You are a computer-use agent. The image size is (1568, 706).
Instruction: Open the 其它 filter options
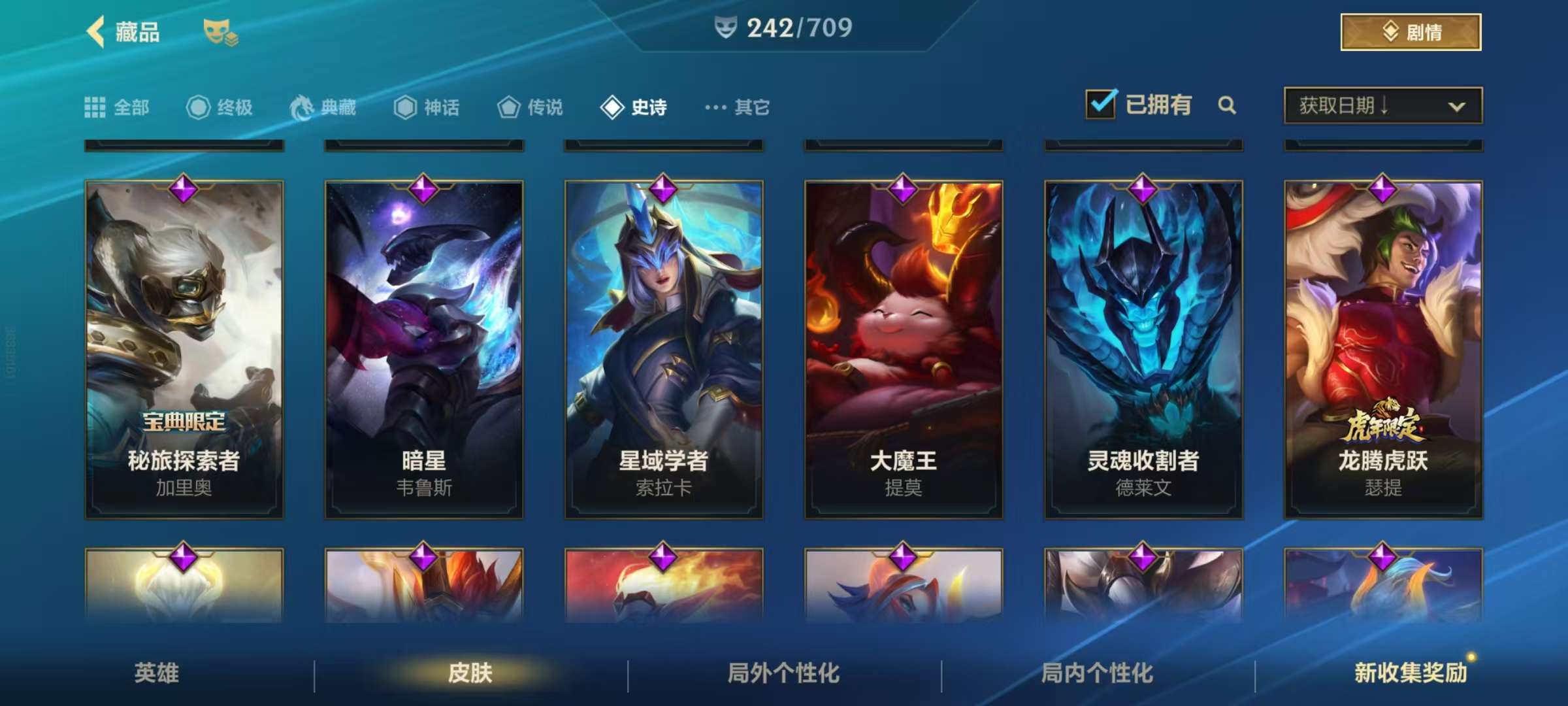(738, 107)
